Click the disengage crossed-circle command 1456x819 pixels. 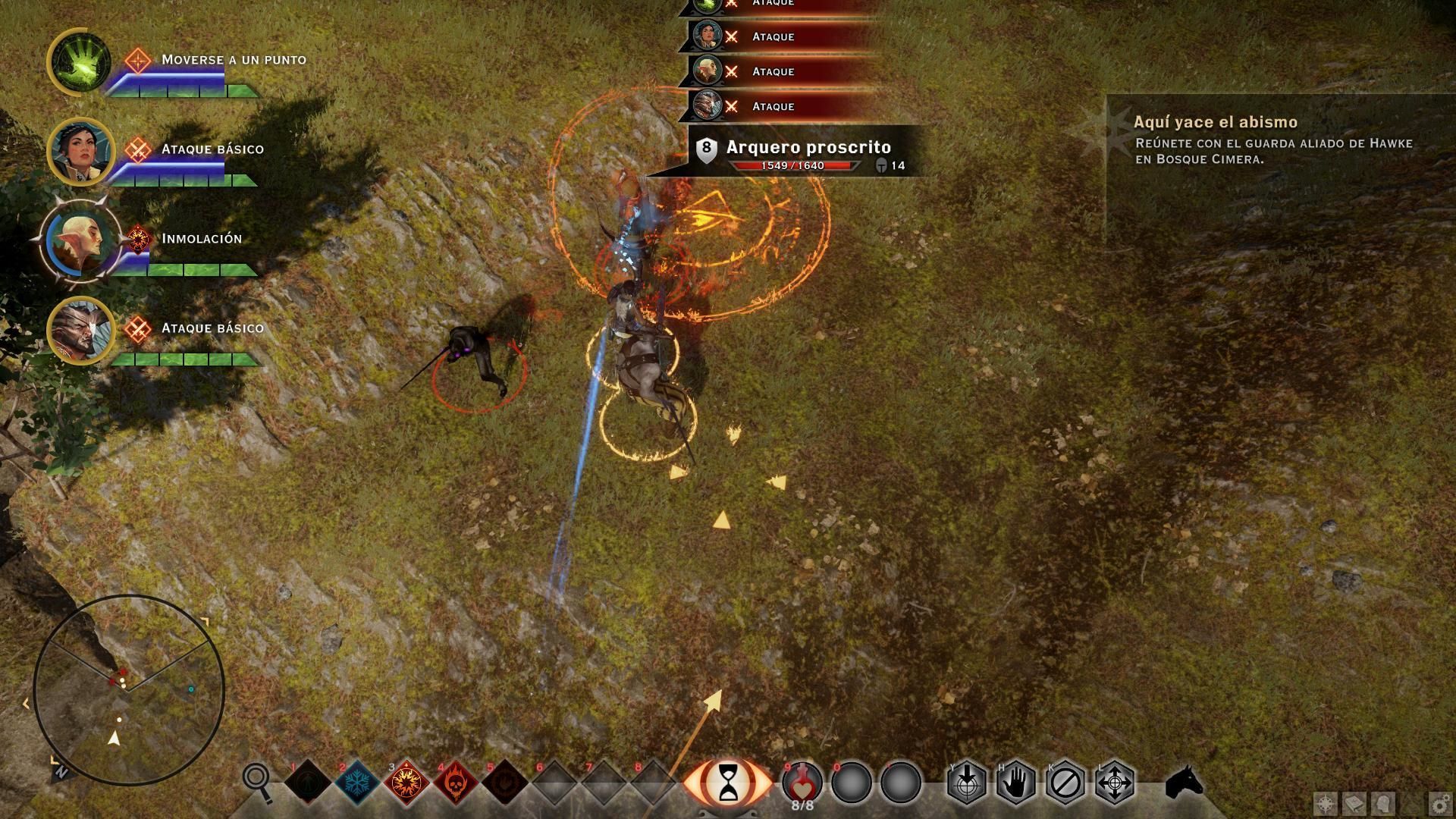pyautogui.click(x=1065, y=782)
